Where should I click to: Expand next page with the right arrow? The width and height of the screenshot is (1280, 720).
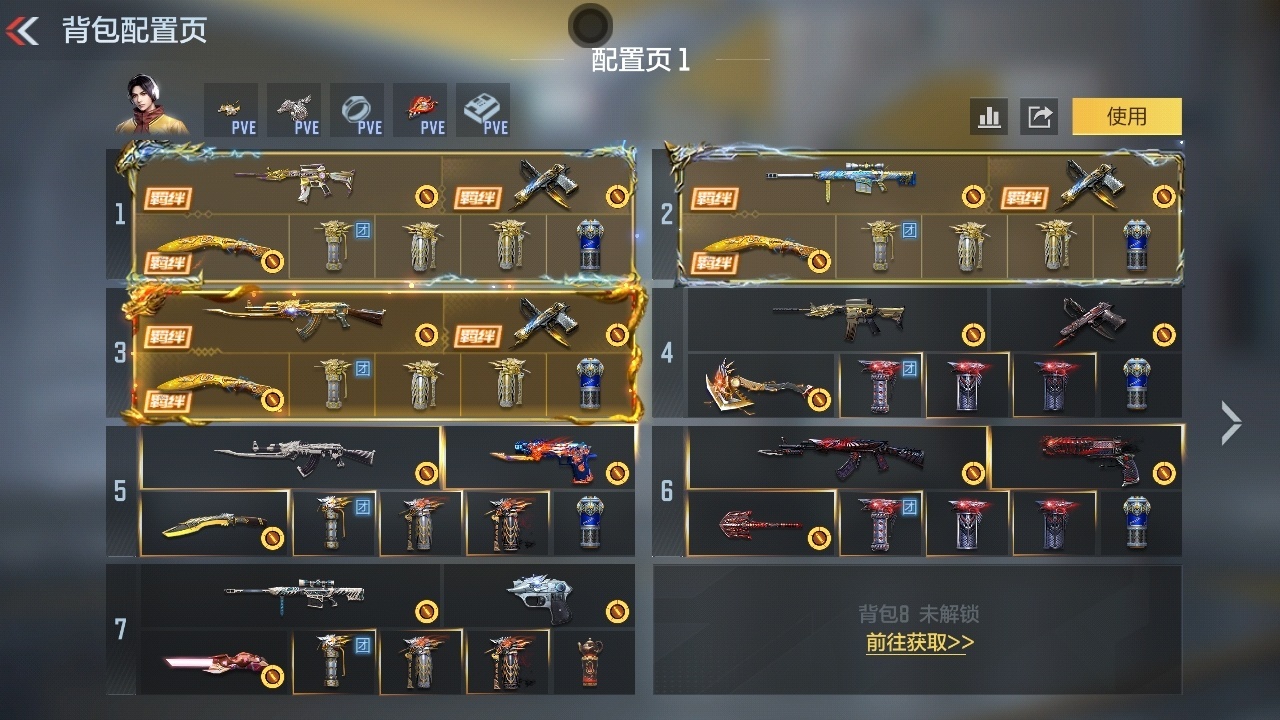click(1234, 422)
